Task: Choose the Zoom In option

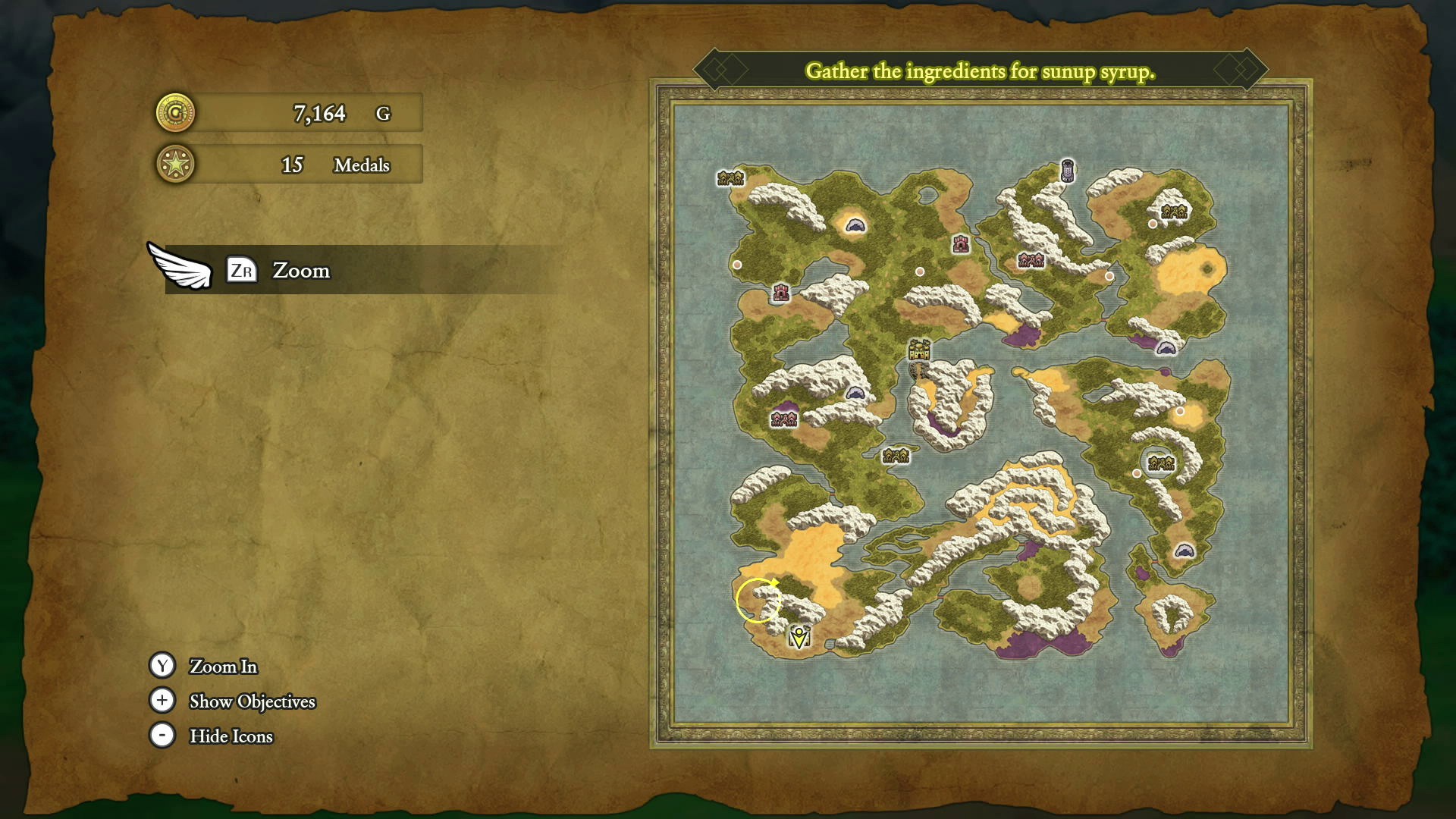Action: tap(223, 667)
